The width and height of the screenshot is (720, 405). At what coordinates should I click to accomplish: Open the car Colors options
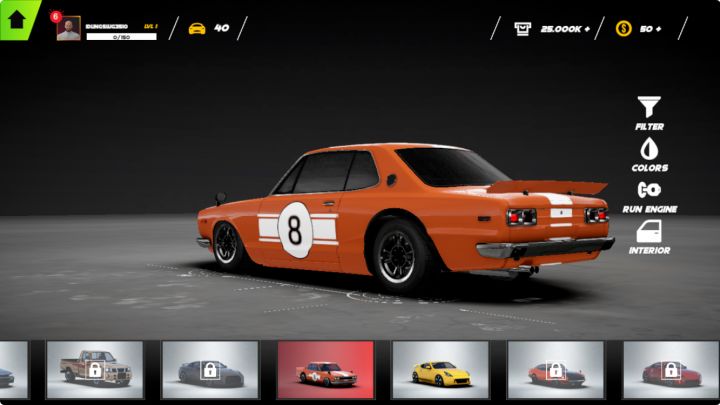pyautogui.click(x=649, y=154)
